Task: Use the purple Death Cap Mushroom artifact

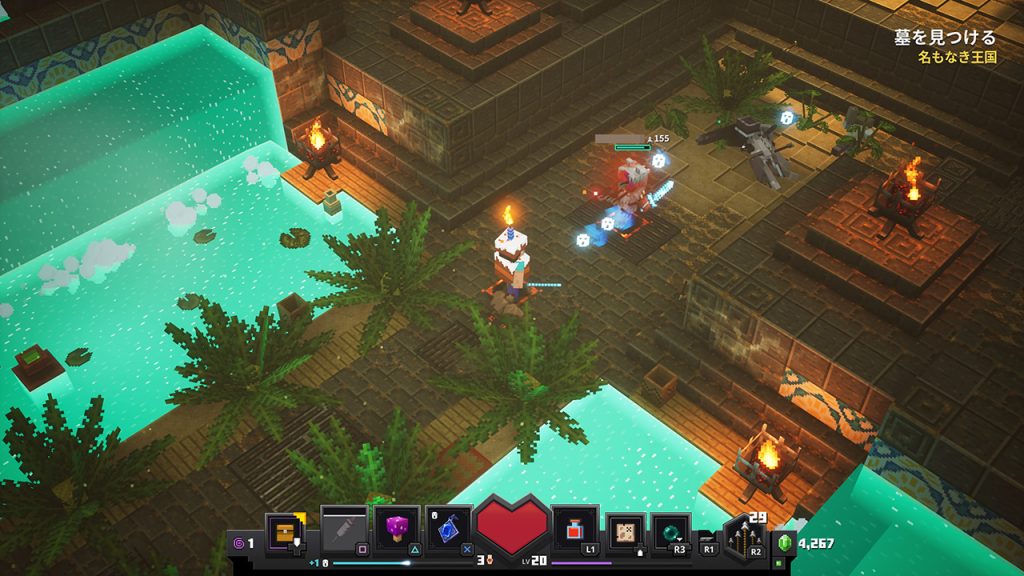Action: pyautogui.click(x=397, y=528)
